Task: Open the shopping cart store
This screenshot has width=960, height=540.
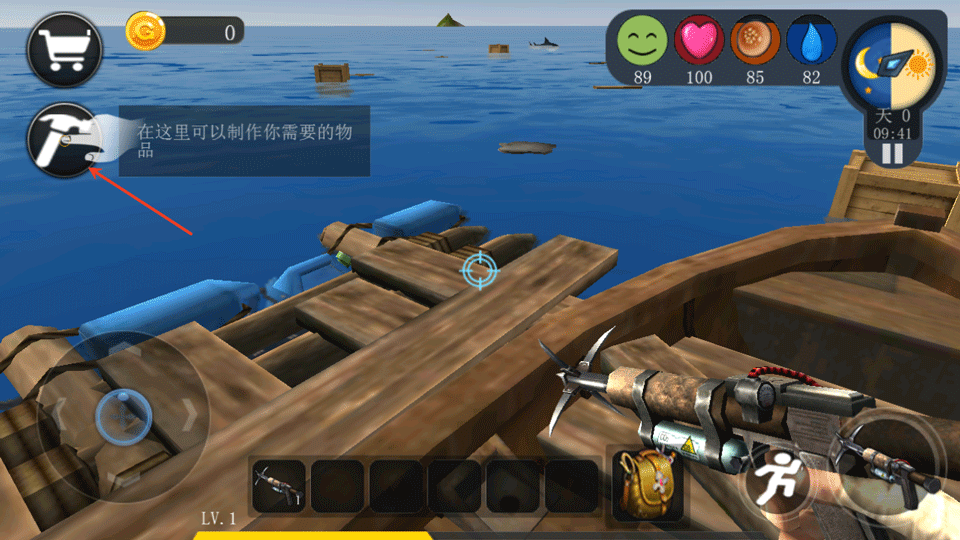Action: [65, 48]
